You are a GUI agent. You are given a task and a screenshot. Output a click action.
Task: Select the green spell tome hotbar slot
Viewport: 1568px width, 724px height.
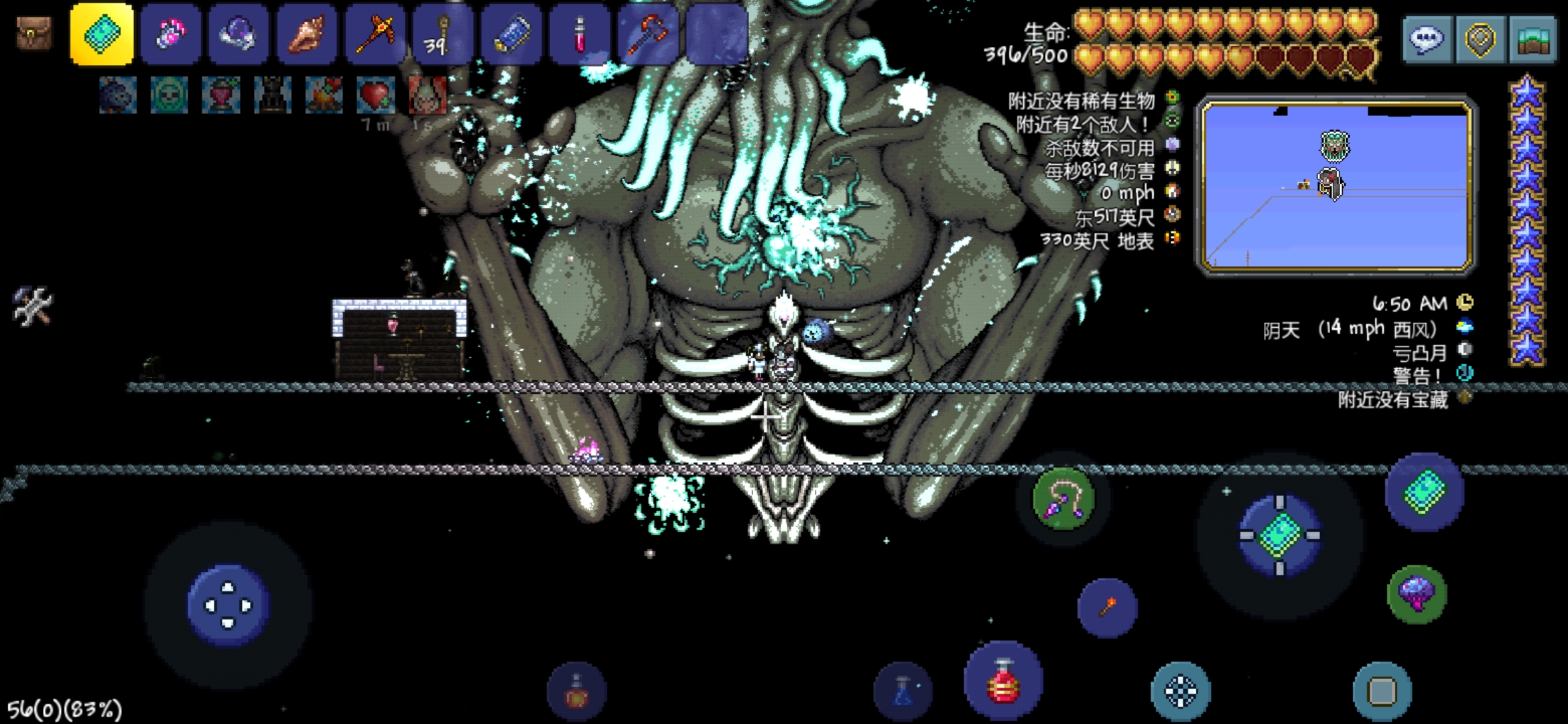(x=102, y=34)
